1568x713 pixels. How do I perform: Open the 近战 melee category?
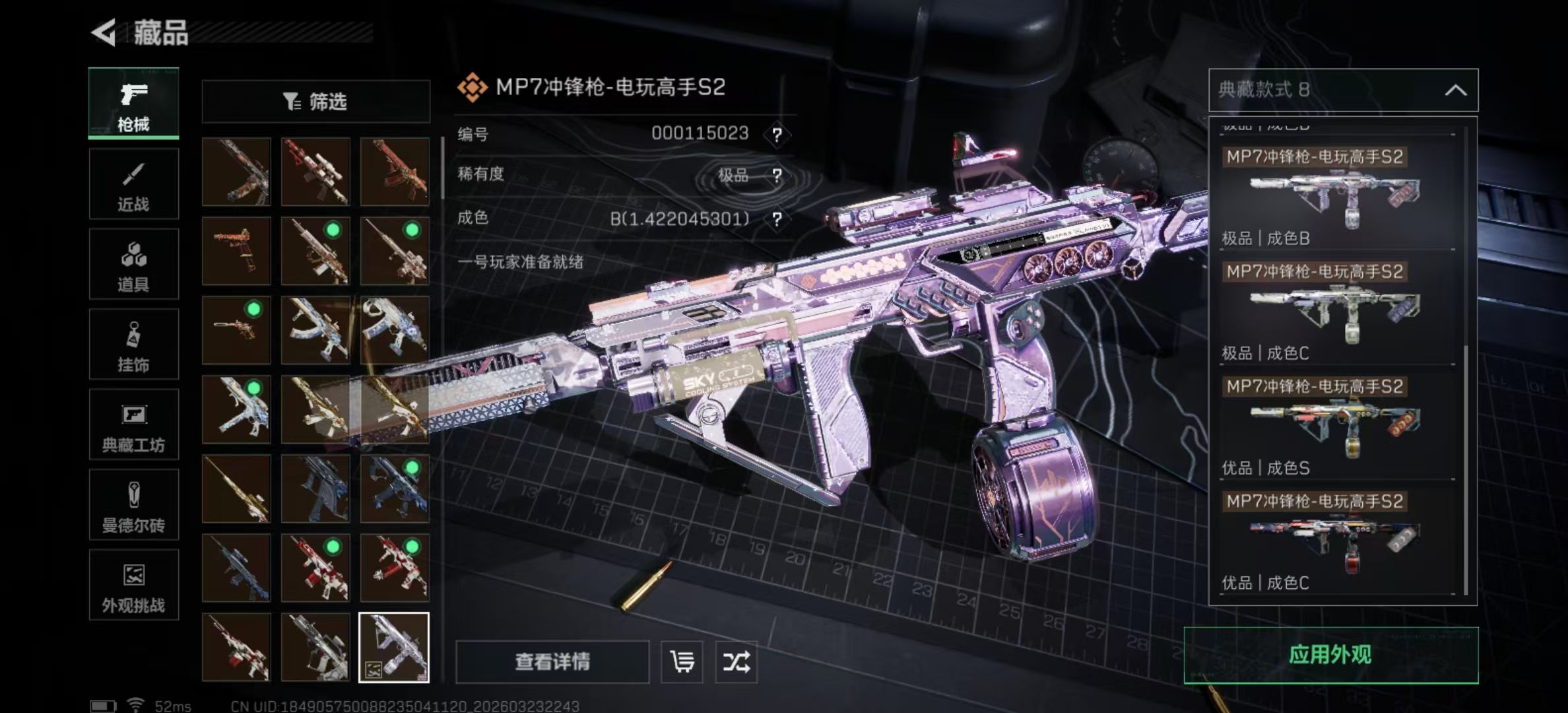tap(133, 184)
